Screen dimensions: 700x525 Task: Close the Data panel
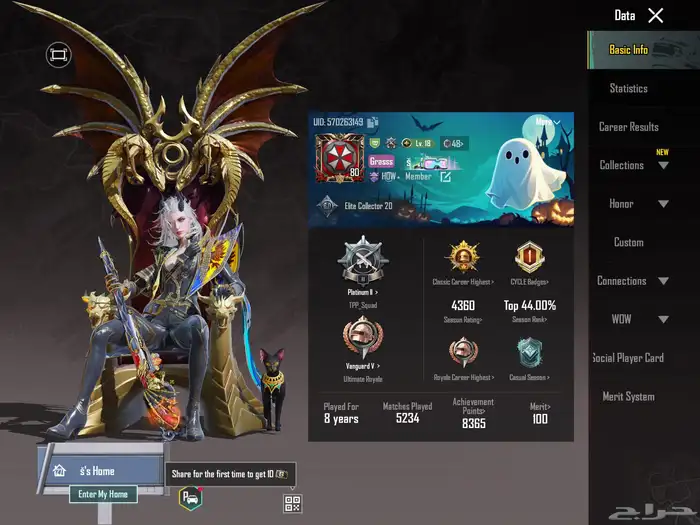point(655,15)
